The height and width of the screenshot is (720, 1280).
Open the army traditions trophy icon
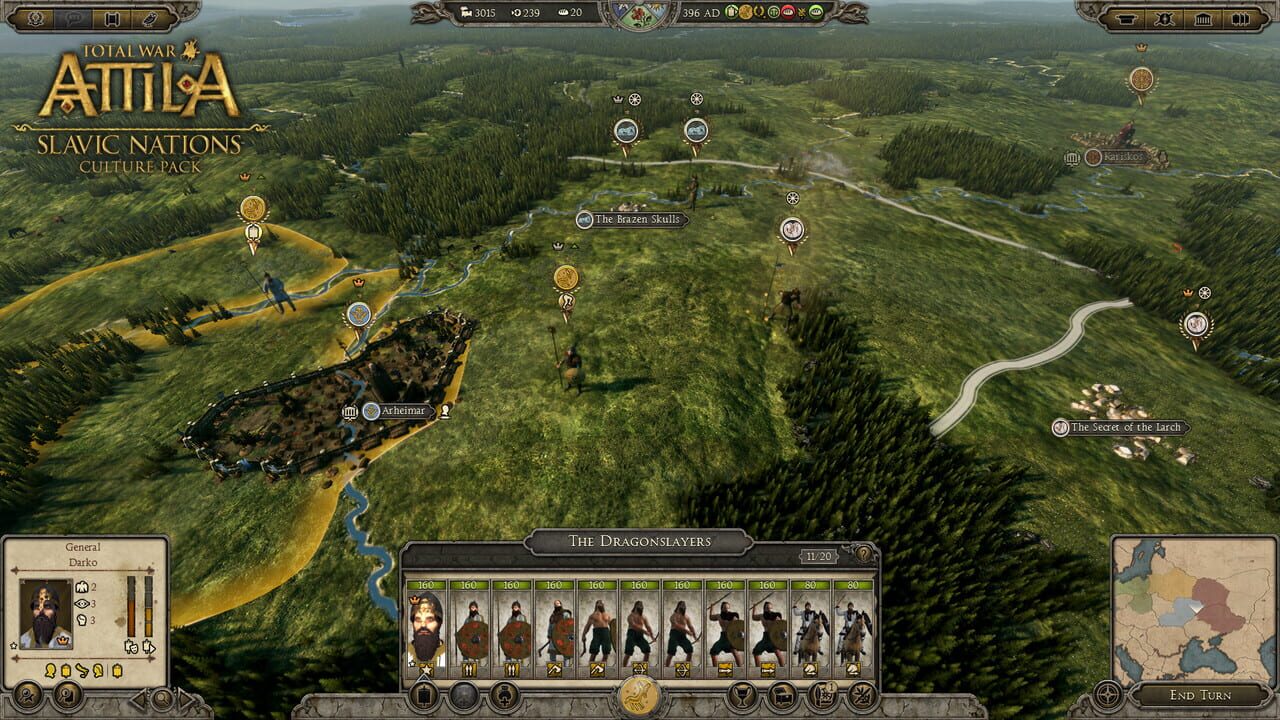tap(744, 695)
